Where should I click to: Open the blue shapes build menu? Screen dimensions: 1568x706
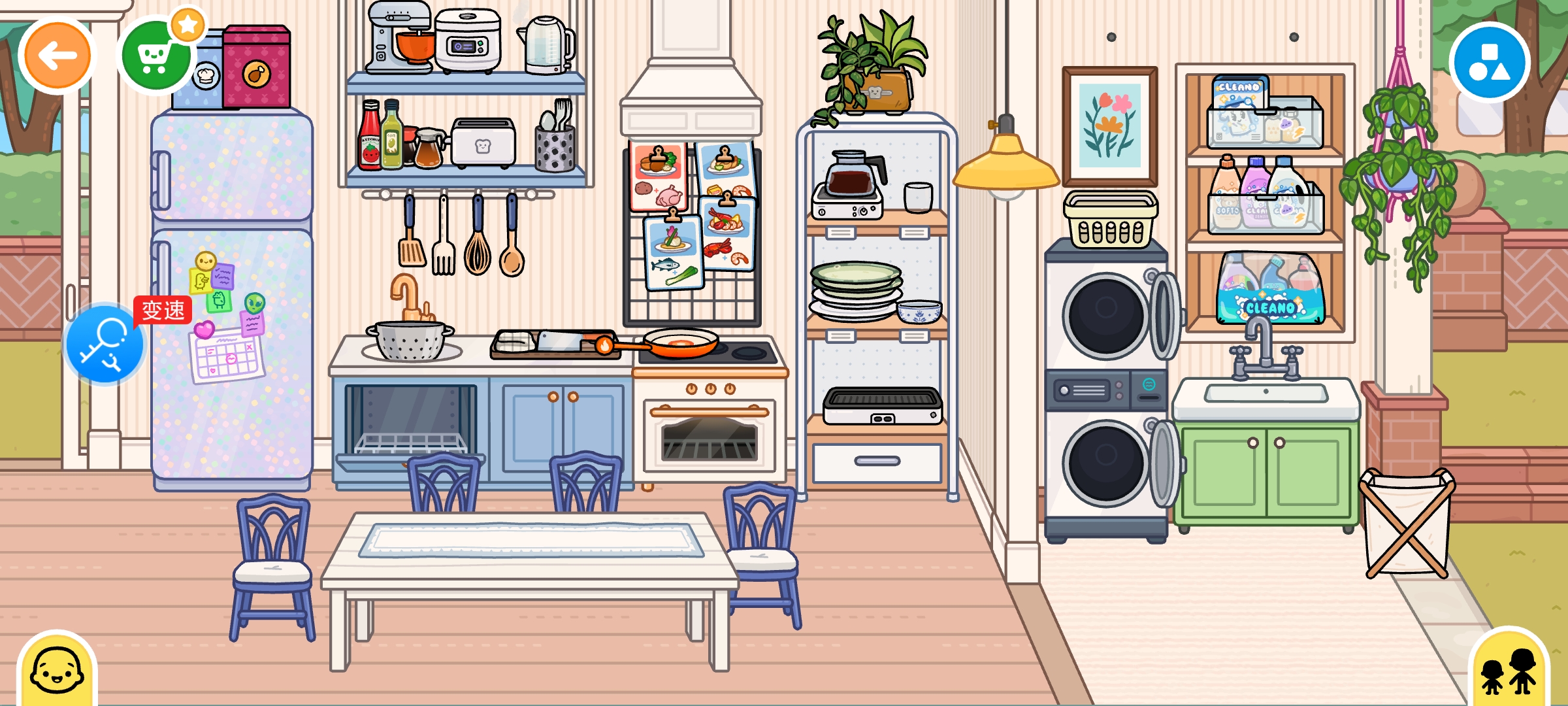1489,63
